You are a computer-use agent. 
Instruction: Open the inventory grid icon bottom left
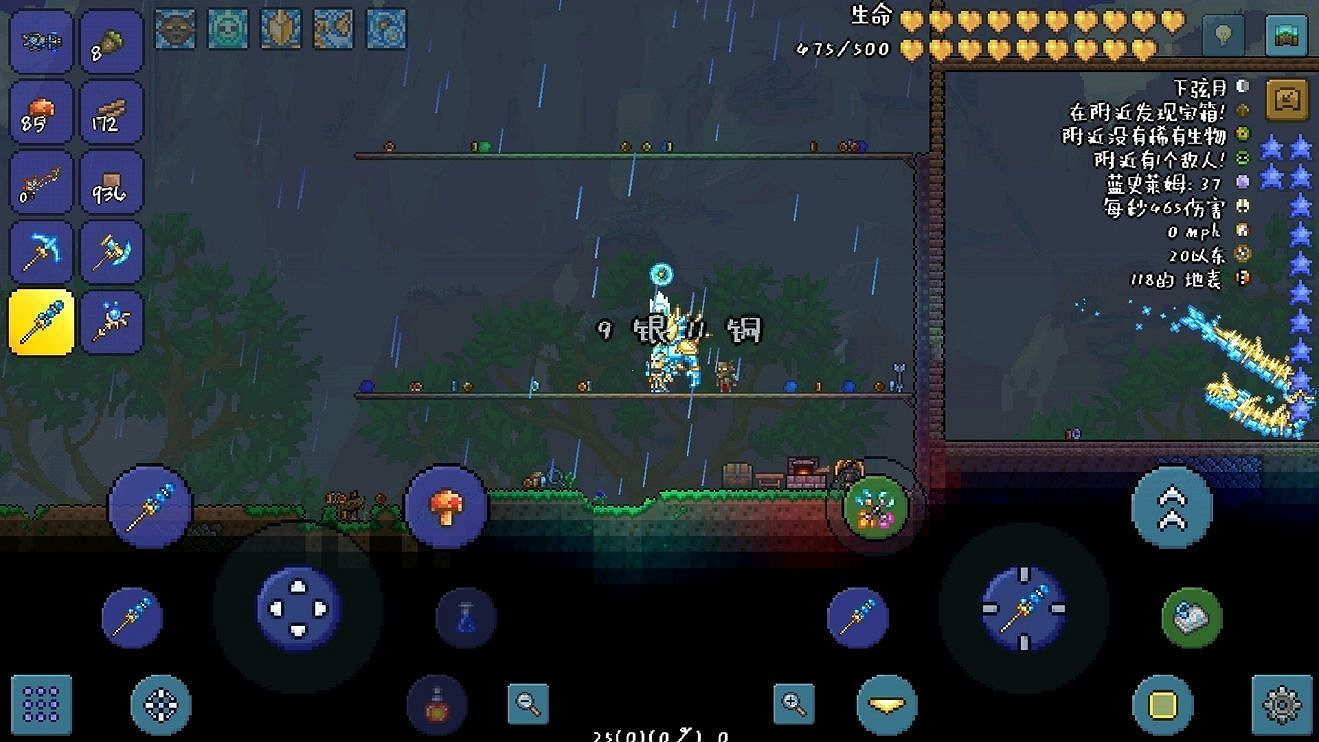click(41, 705)
